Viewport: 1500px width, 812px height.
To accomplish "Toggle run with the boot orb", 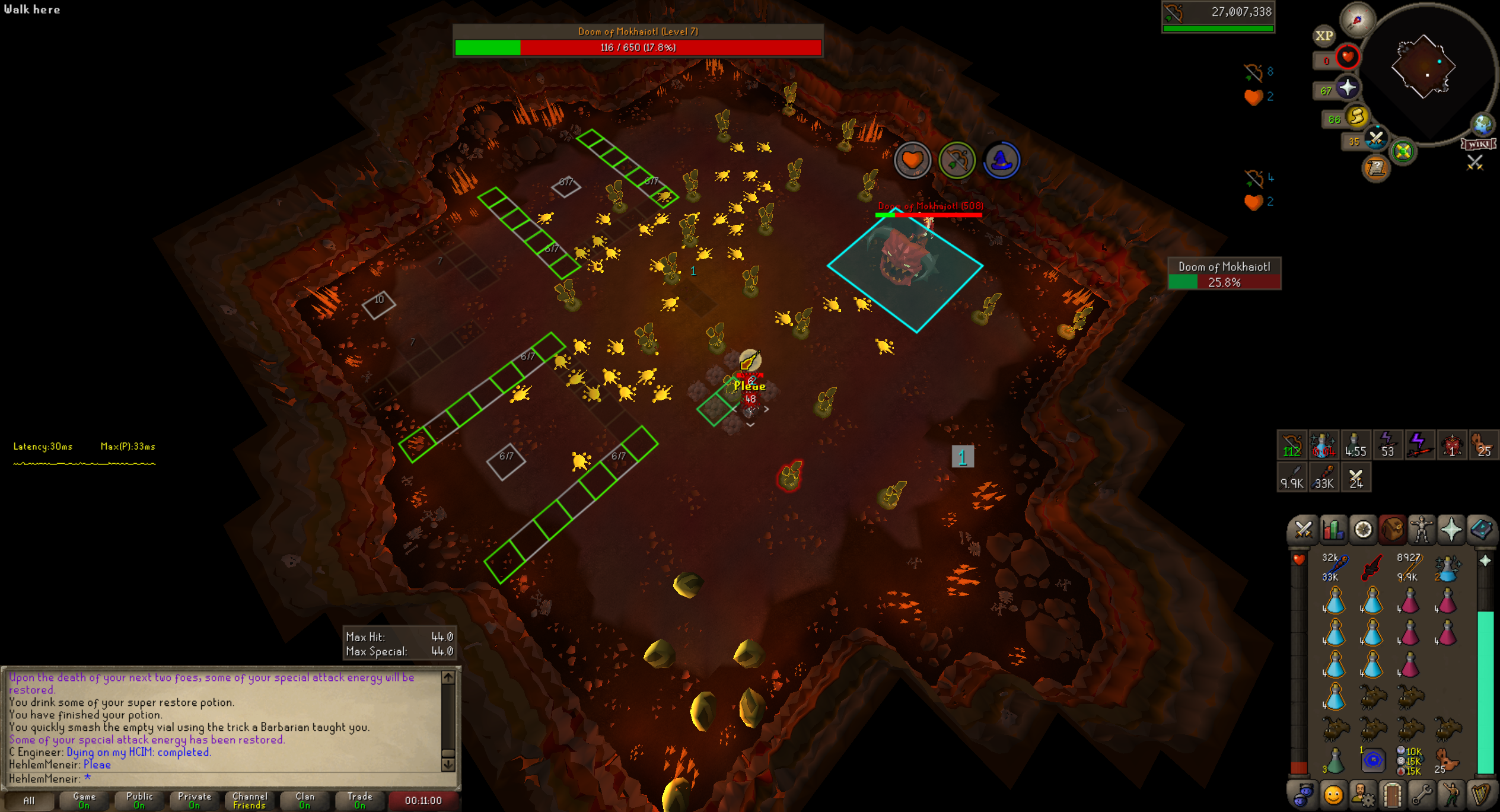I will tap(1356, 117).
